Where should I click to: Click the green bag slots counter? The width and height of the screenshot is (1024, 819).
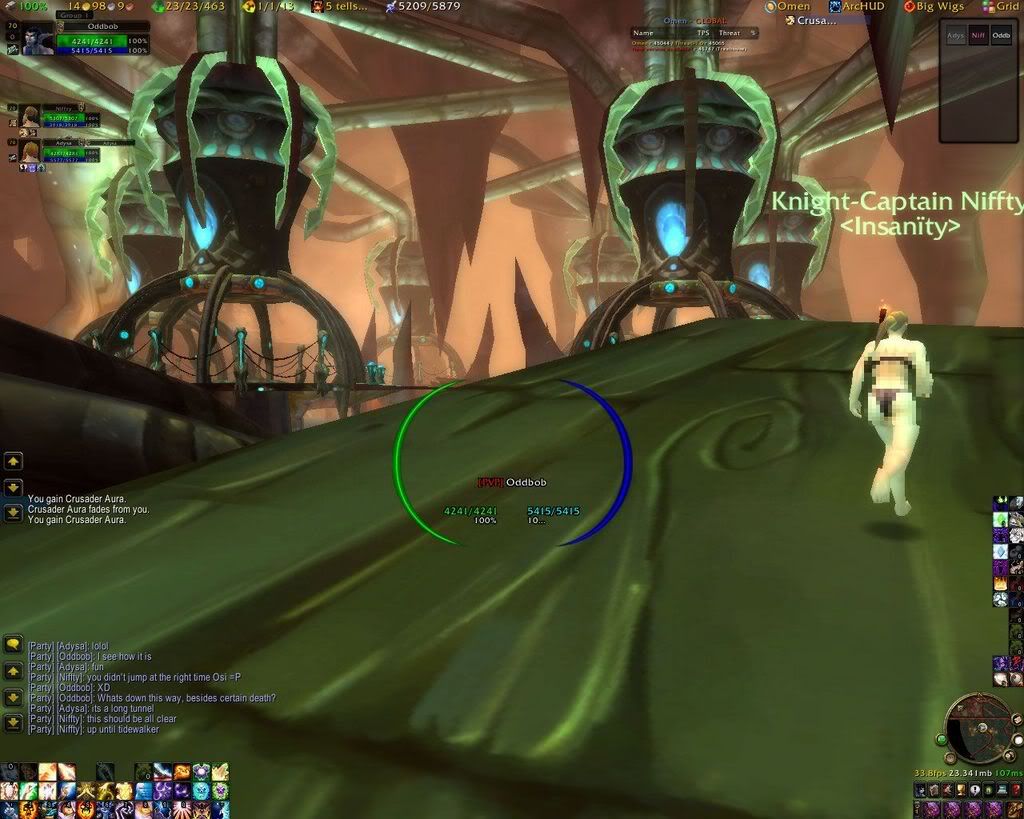188,6
